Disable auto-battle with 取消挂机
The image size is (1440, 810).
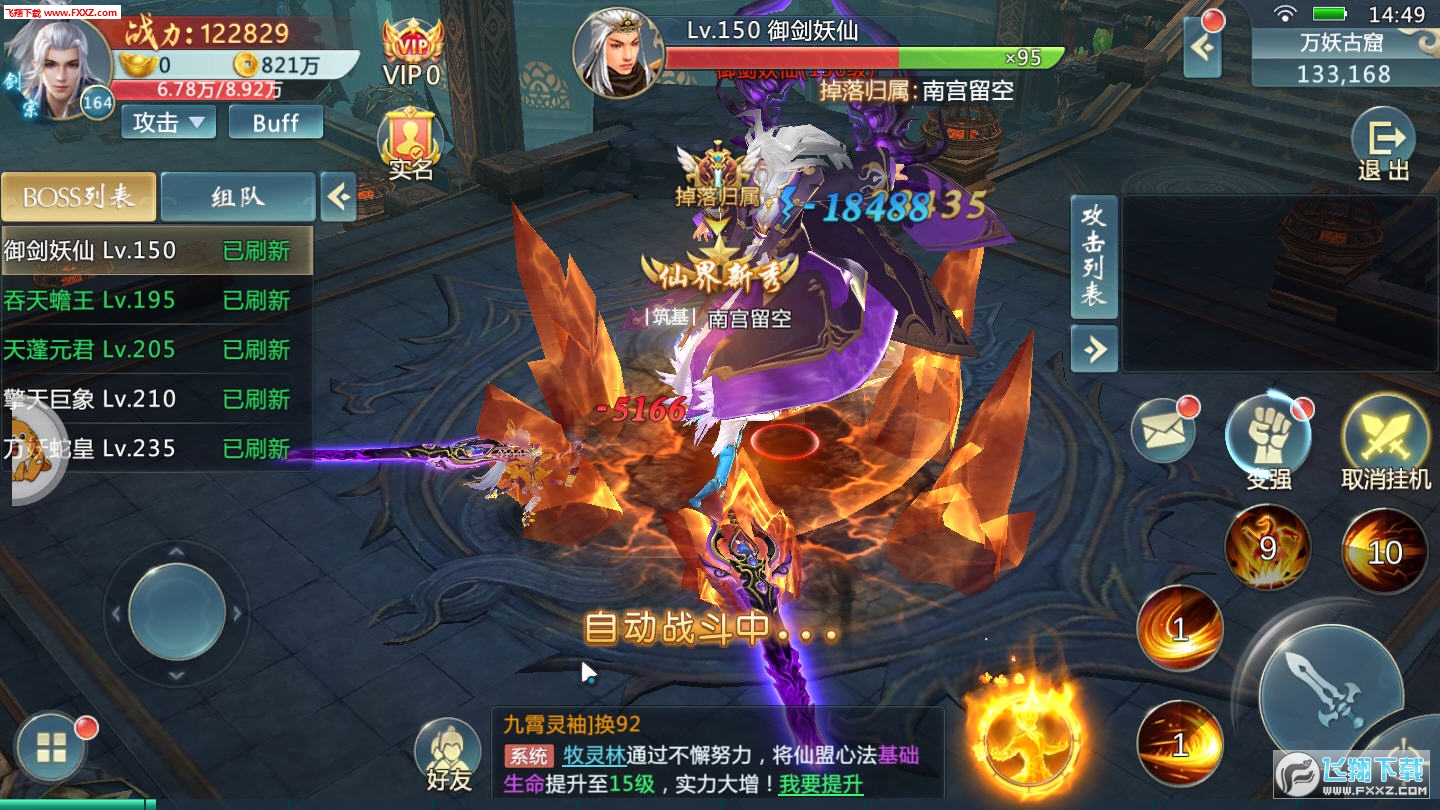point(1384,430)
